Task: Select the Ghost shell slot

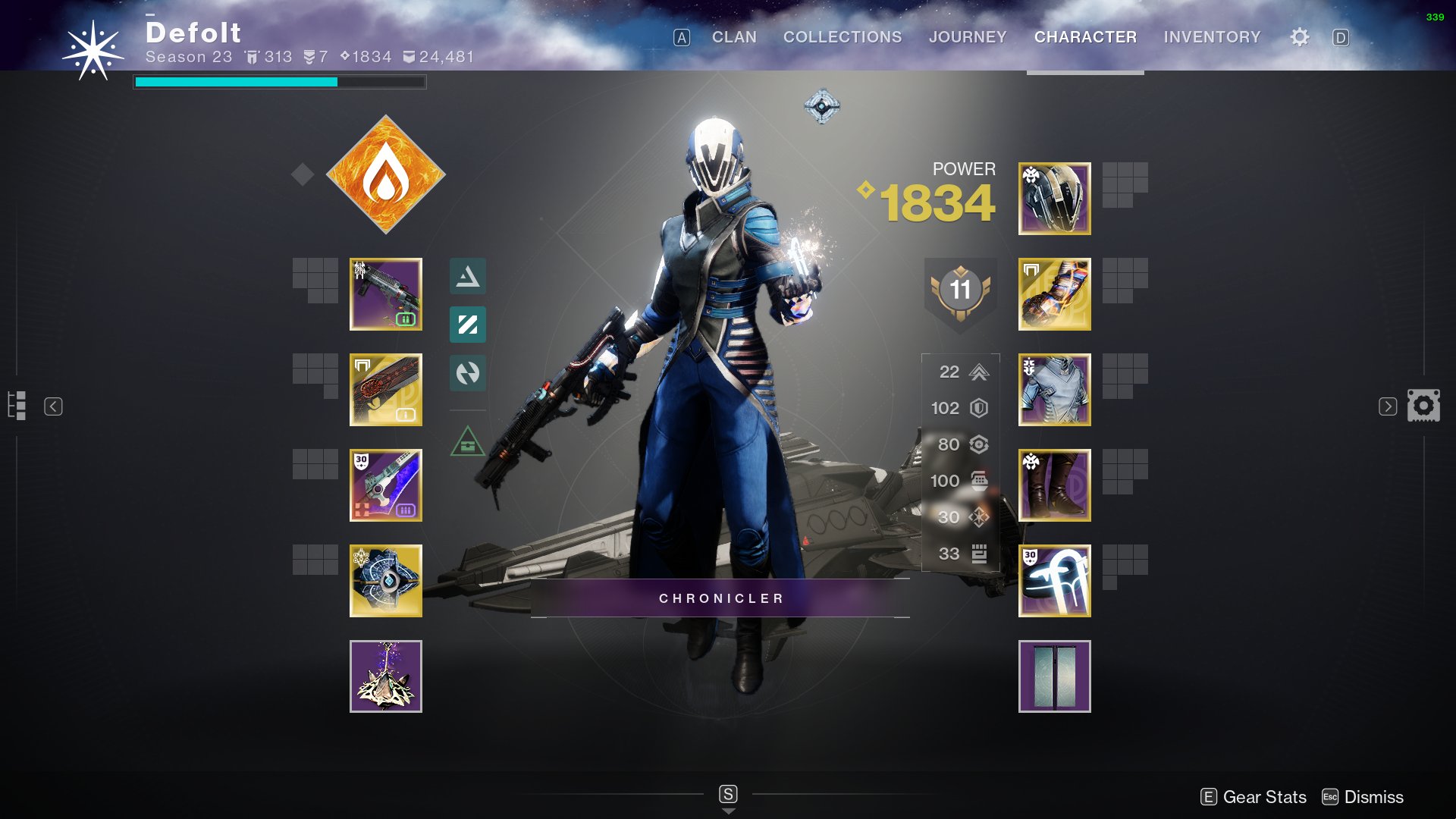Action: pyautogui.click(x=386, y=581)
